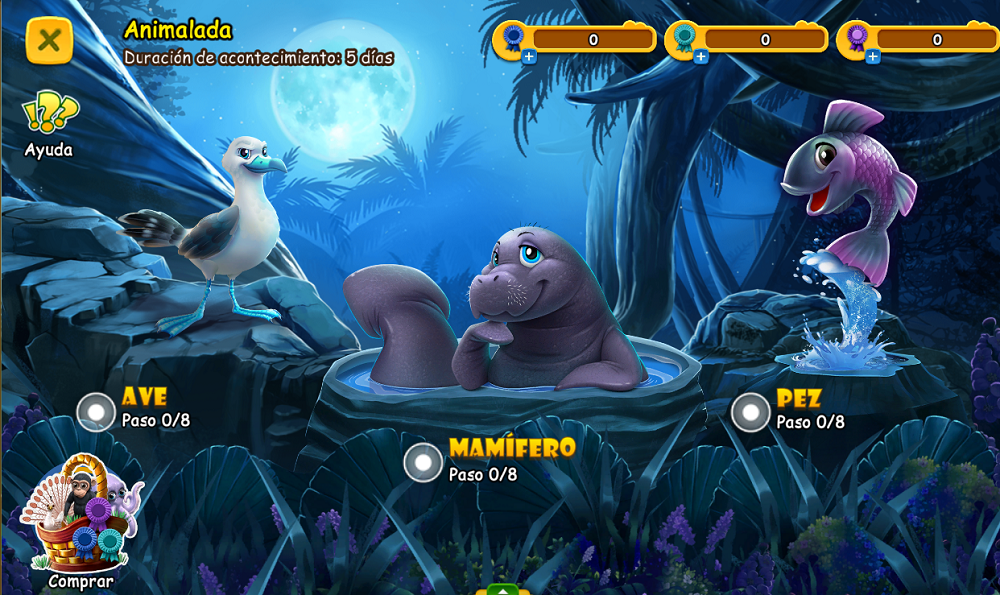Close the Animalada event screen
This screenshot has width=1000, height=595.
click(49, 41)
